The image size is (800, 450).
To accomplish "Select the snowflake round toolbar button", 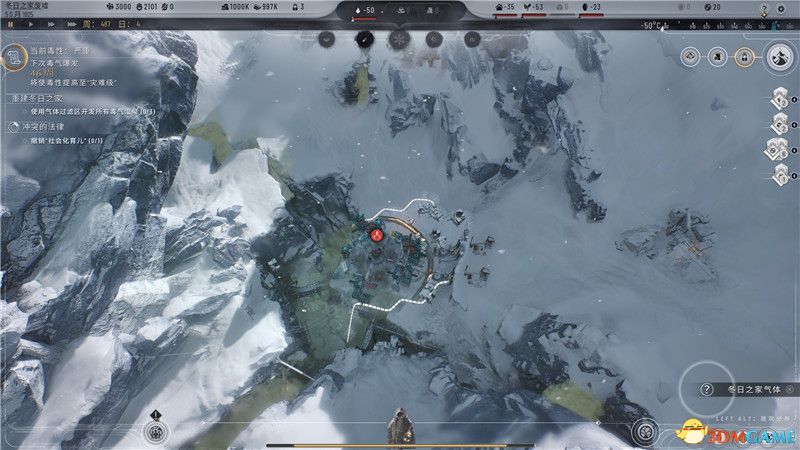I will click(399, 39).
